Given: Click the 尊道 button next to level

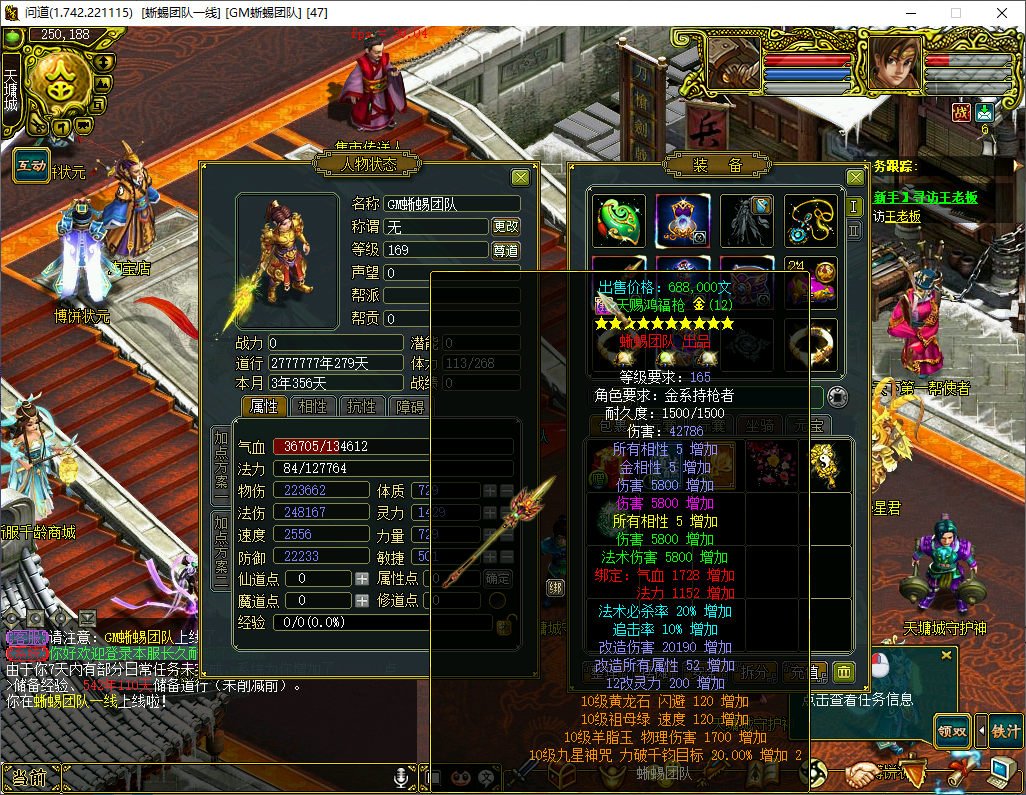Looking at the screenshot, I should pos(506,250).
